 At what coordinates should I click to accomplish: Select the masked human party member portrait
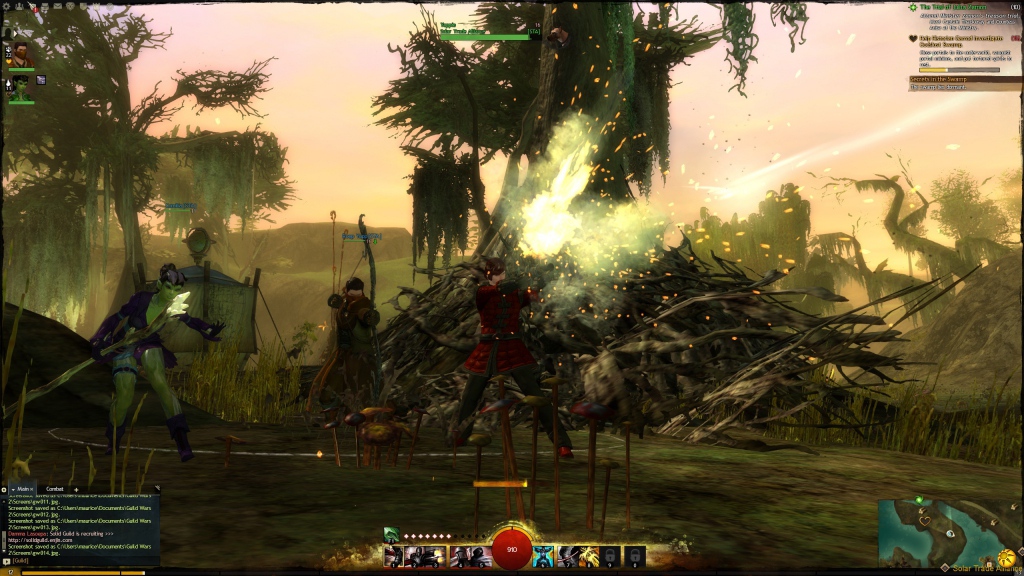coord(21,53)
